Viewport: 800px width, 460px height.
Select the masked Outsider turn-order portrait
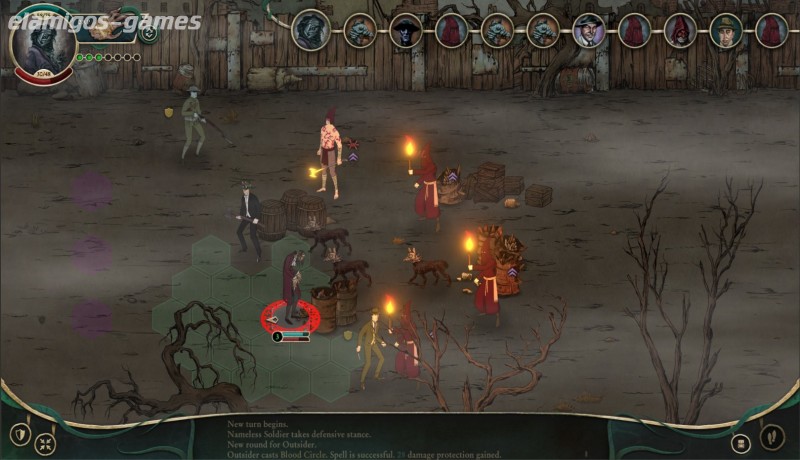click(311, 30)
